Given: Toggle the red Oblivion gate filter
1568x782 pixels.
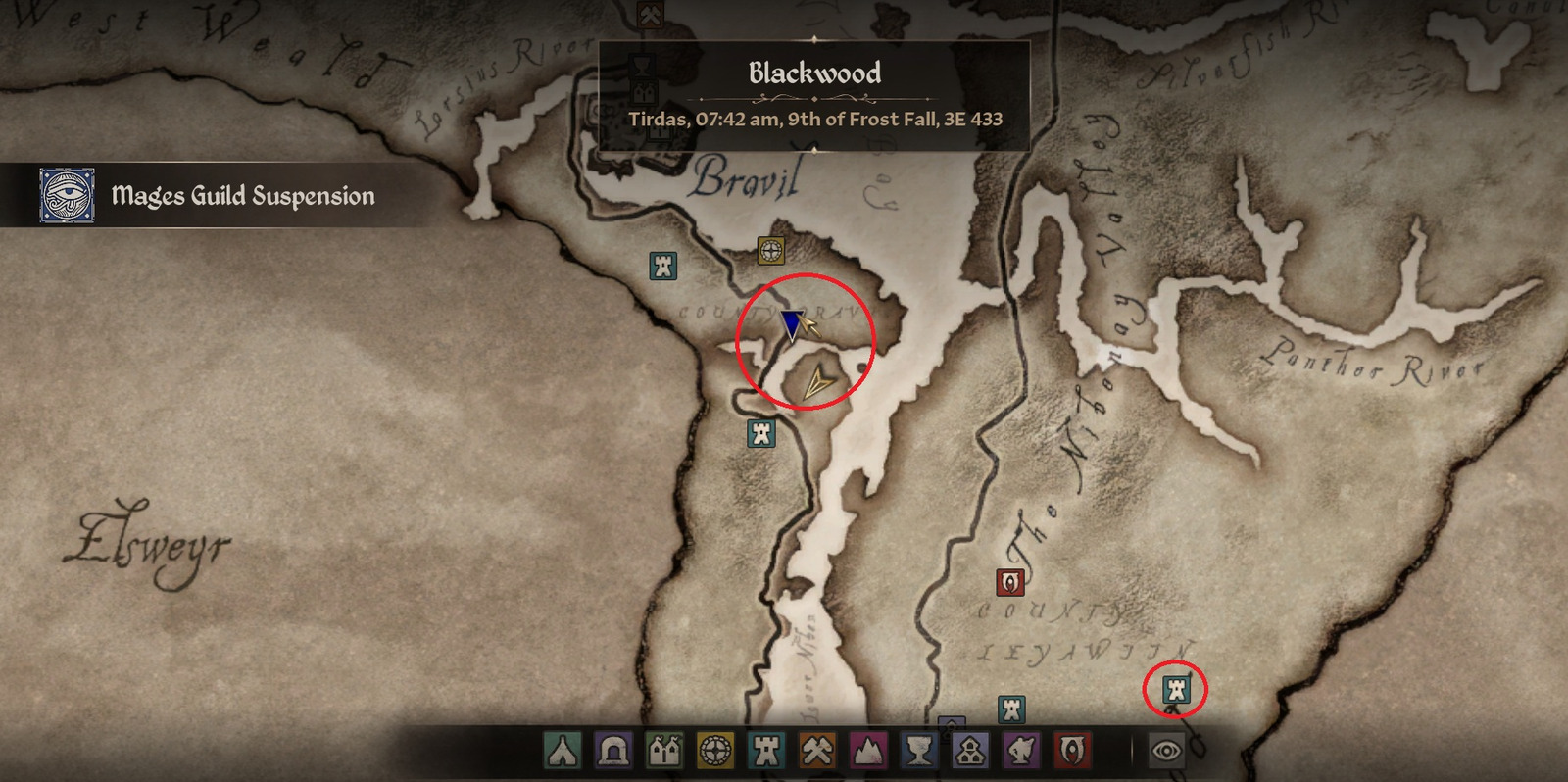Looking at the screenshot, I should 1072,751.
